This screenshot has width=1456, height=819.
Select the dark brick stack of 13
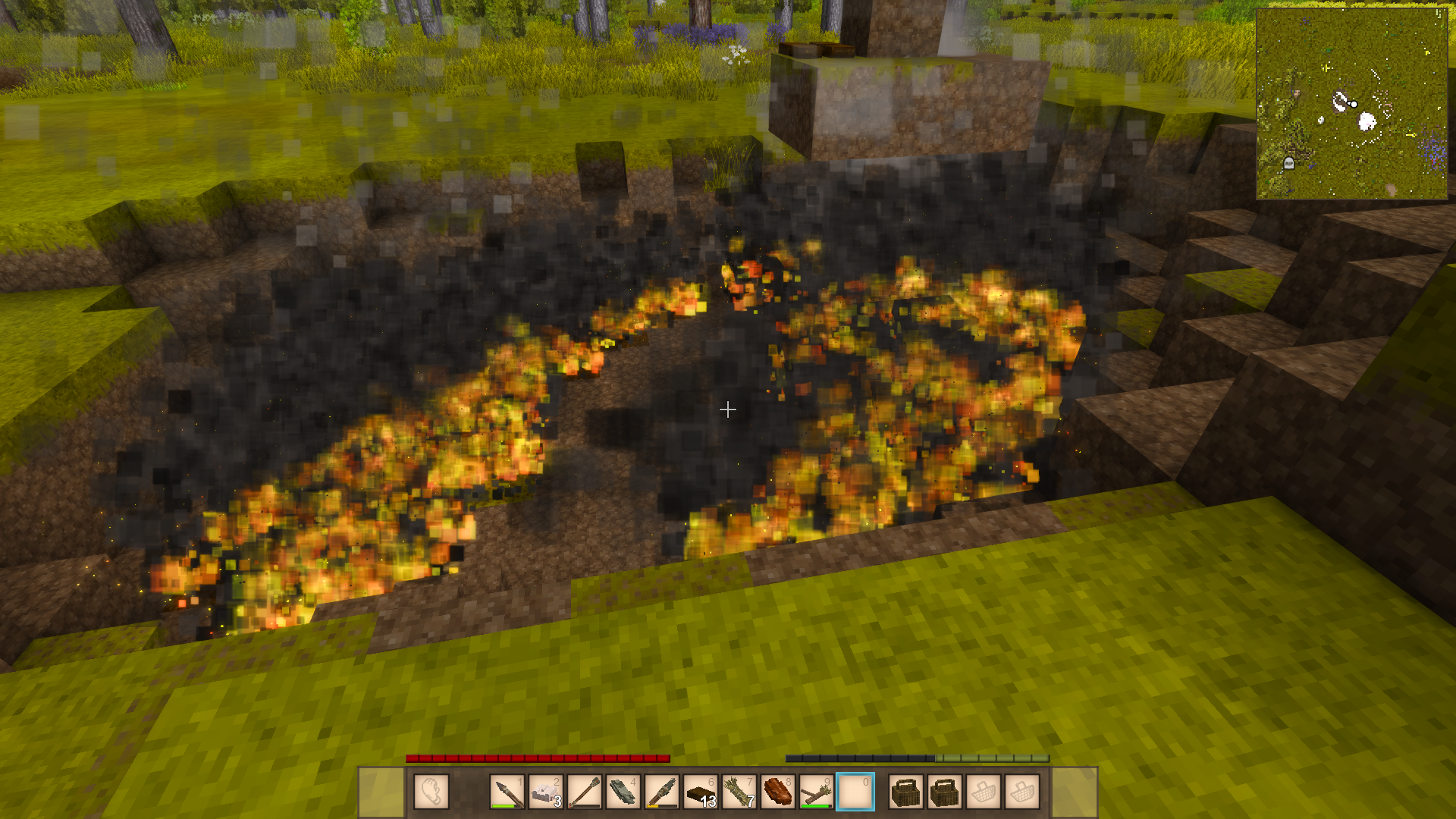pyautogui.click(x=701, y=792)
